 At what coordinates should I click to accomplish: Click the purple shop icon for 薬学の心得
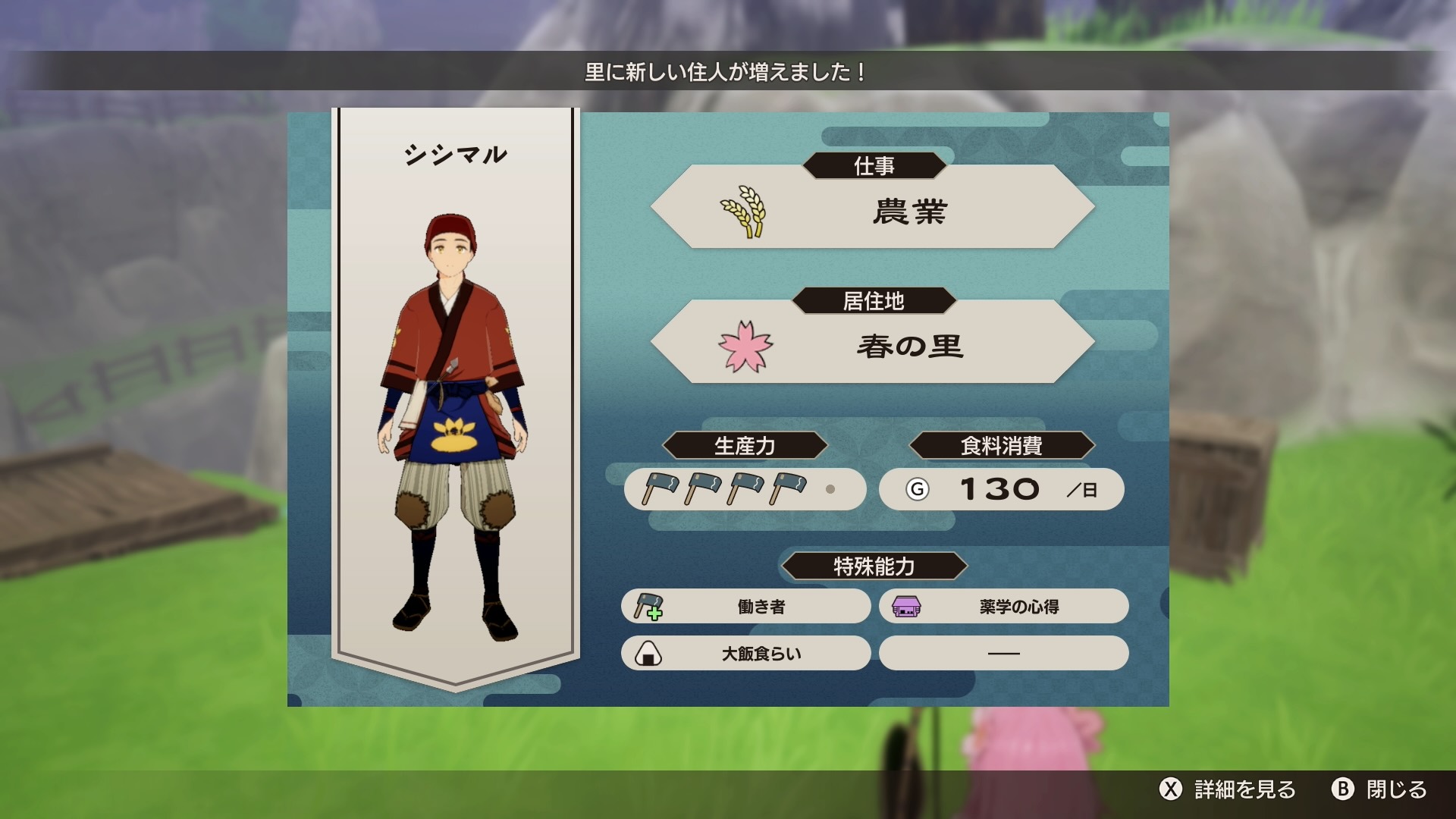(x=908, y=606)
